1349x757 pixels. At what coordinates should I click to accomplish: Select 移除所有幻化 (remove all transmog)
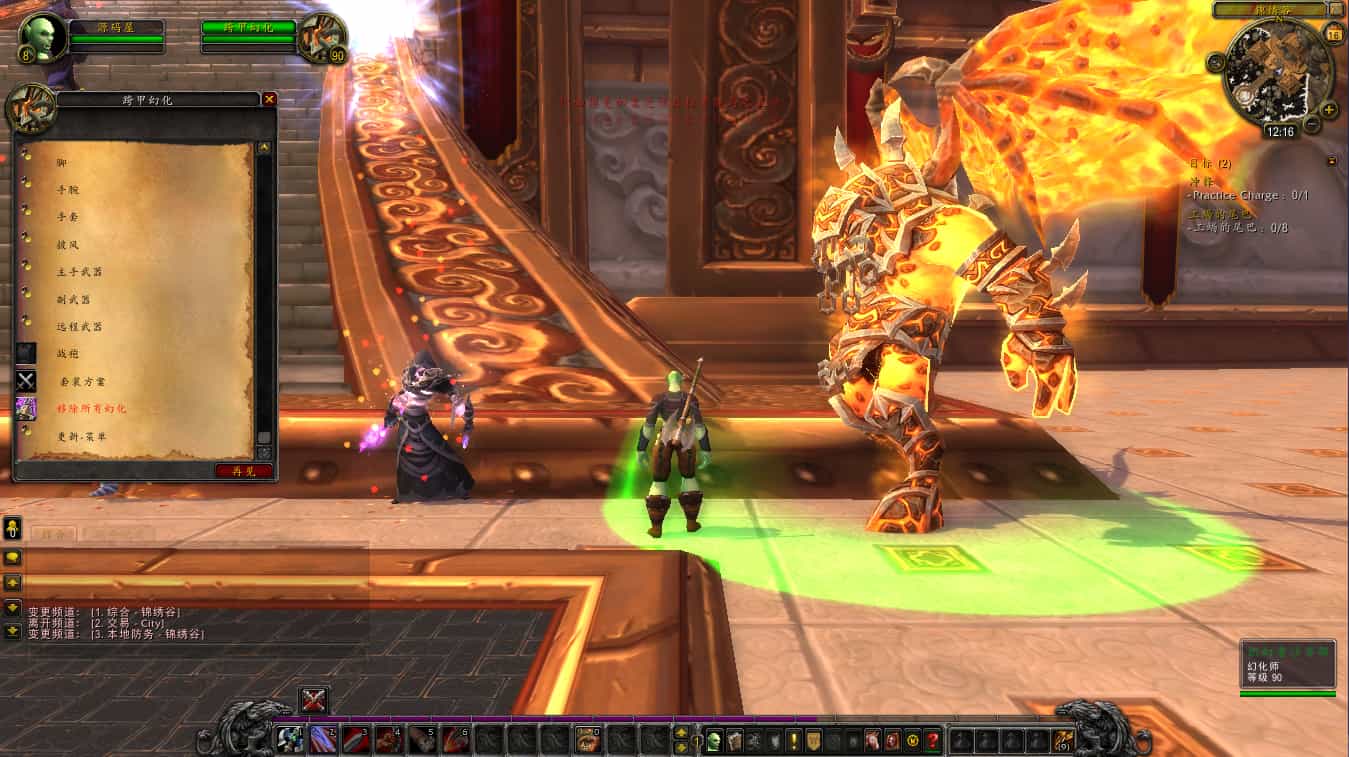(91, 409)
